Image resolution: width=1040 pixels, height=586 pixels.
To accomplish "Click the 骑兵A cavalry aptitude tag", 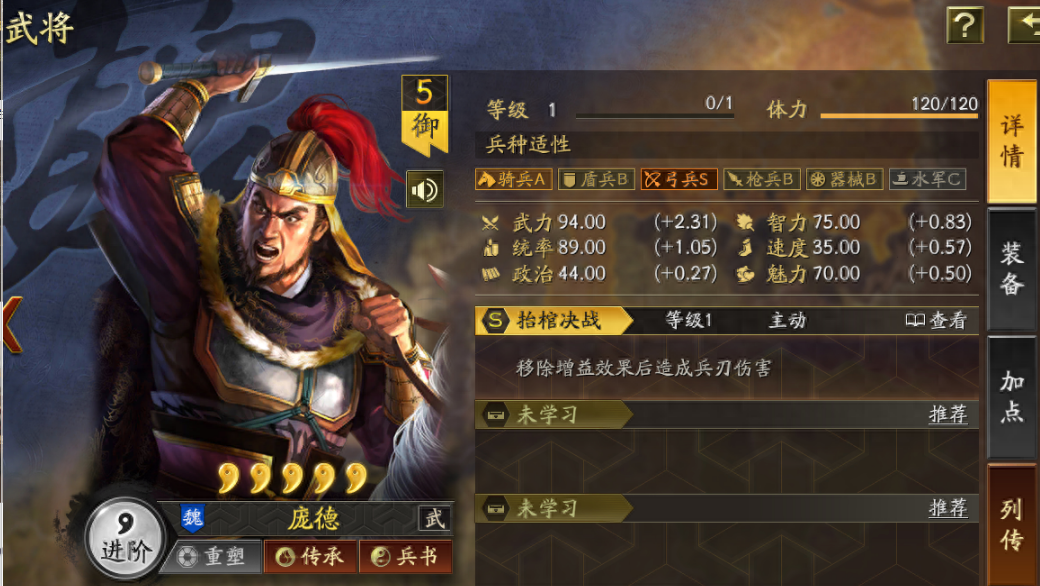I will [x=513, y=179].
